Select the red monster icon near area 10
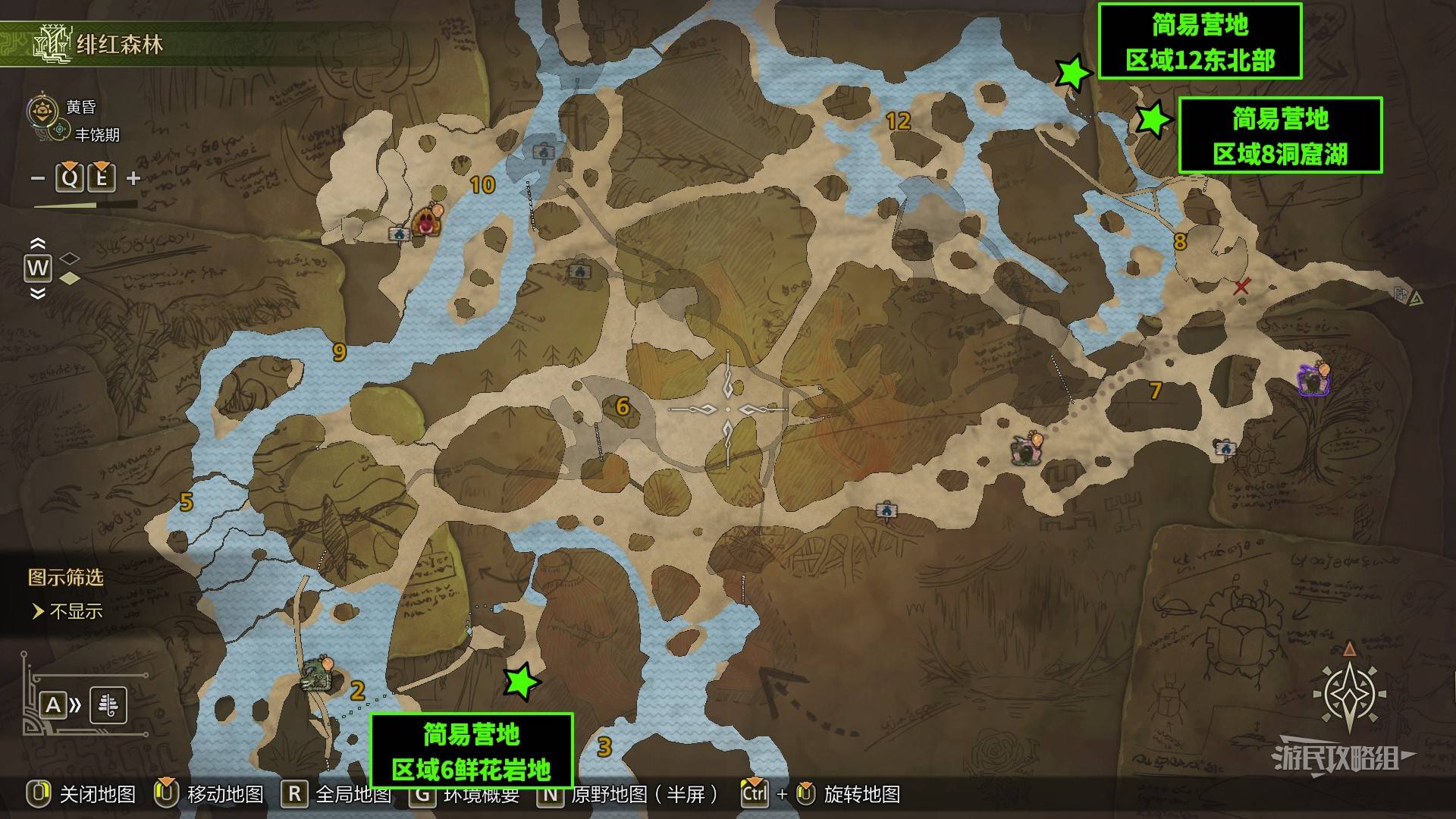The width and height of the screenshot is (1456, 819). tap(427, 222)
